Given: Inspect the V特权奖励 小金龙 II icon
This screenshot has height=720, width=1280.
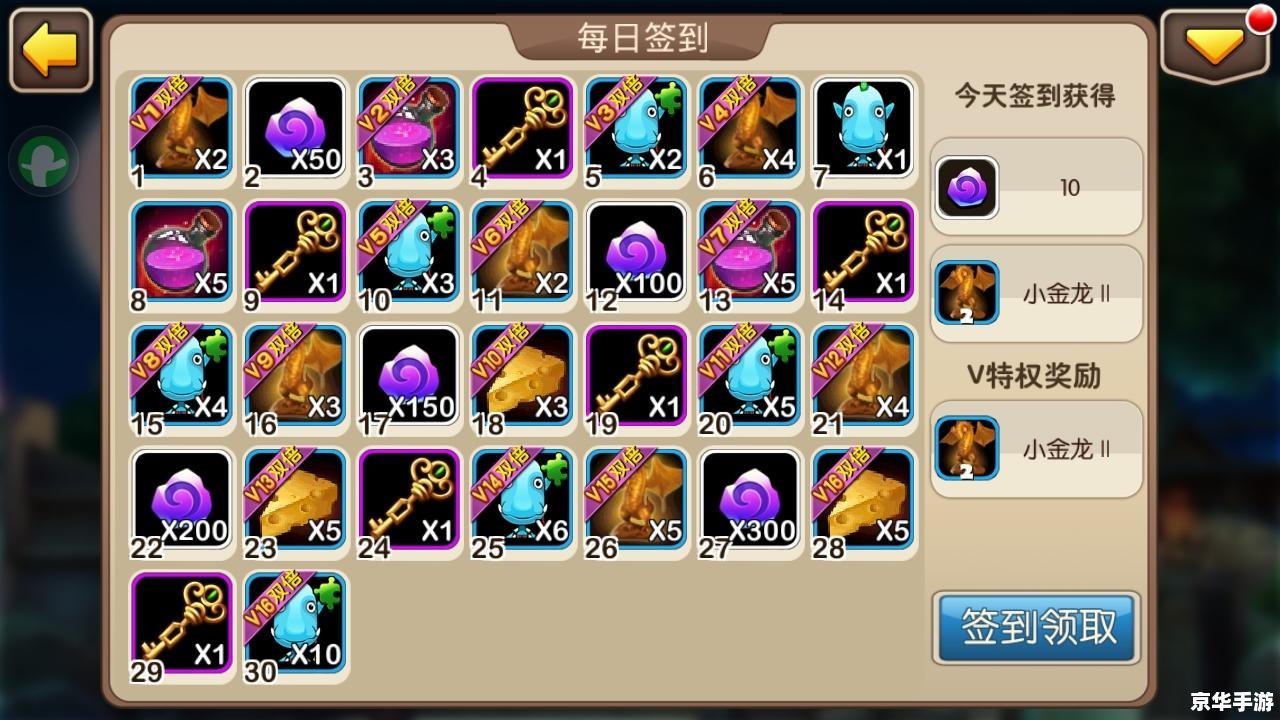Looking at the screenshot, I should click(x=967, y=449).
